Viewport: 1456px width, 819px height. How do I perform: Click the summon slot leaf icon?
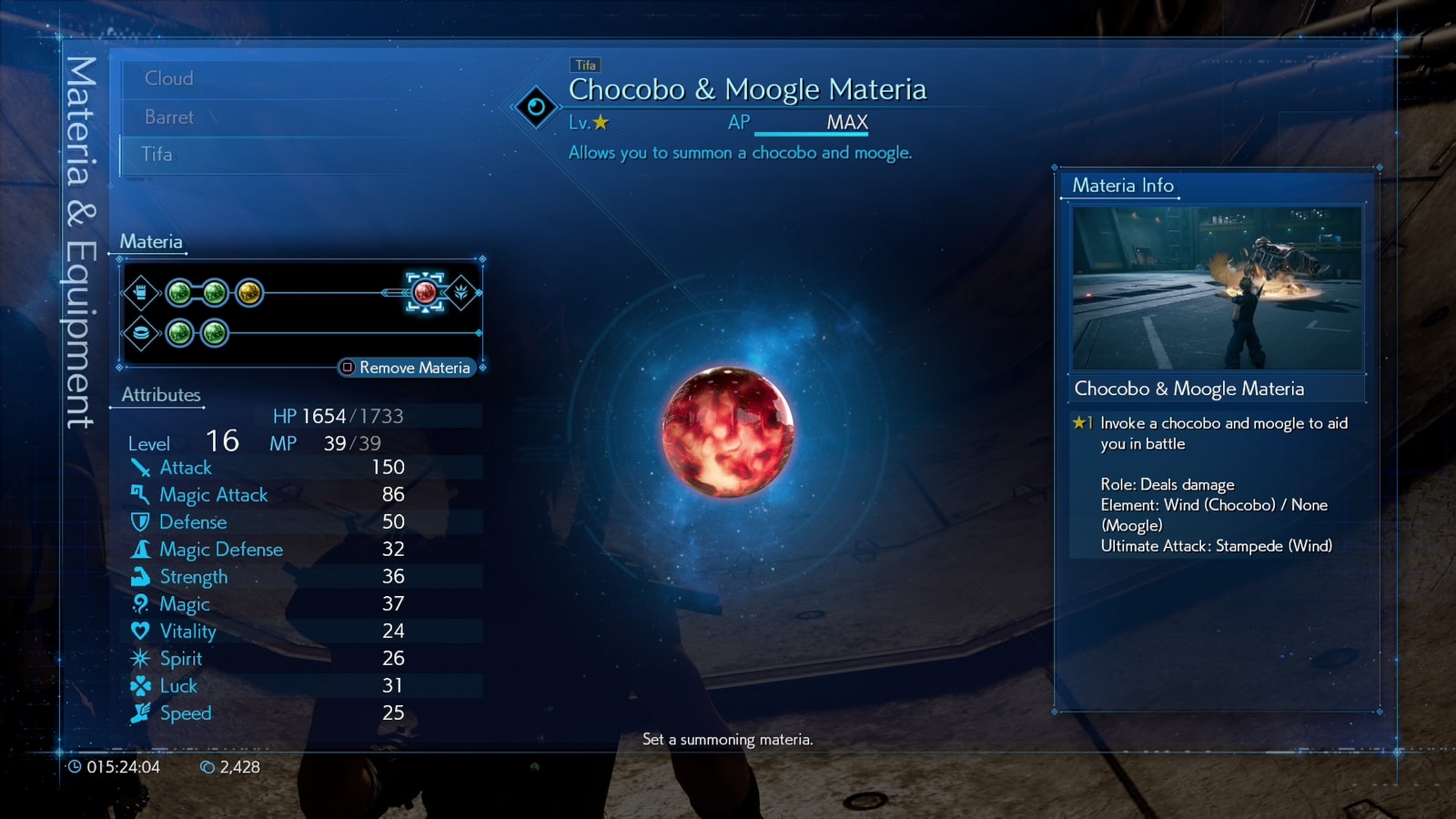tap(462, 293)
